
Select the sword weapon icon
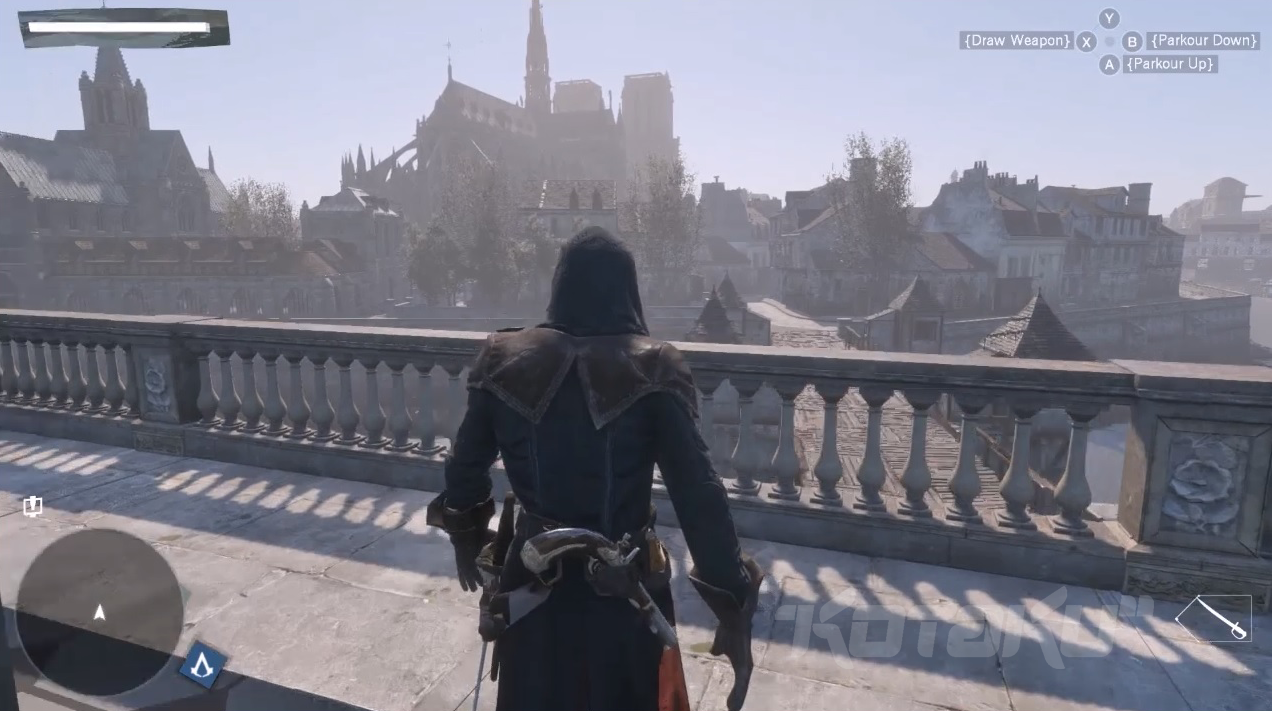click(x=1213, y=618)
